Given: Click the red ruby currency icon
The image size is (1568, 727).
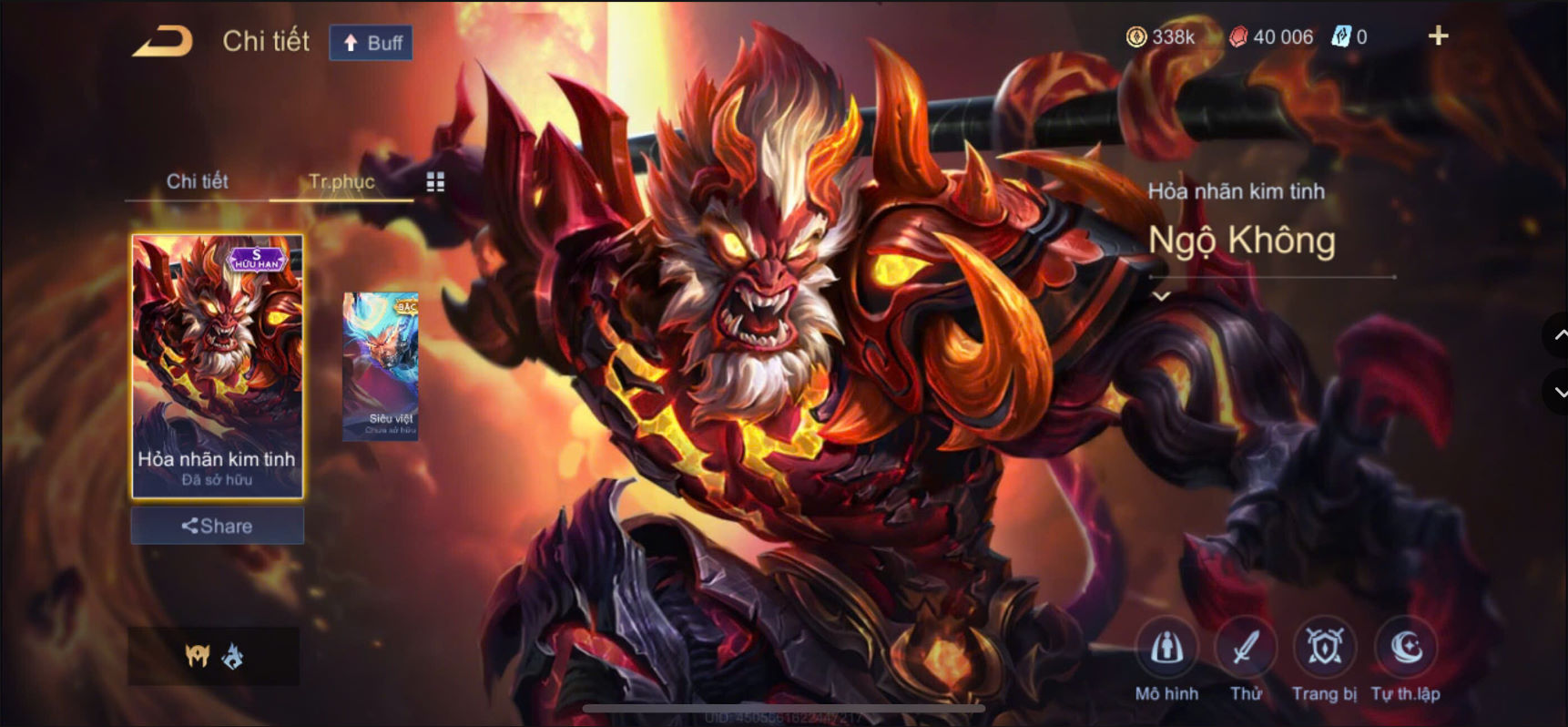Looking at the screenshot, I should click(1237, 37).
